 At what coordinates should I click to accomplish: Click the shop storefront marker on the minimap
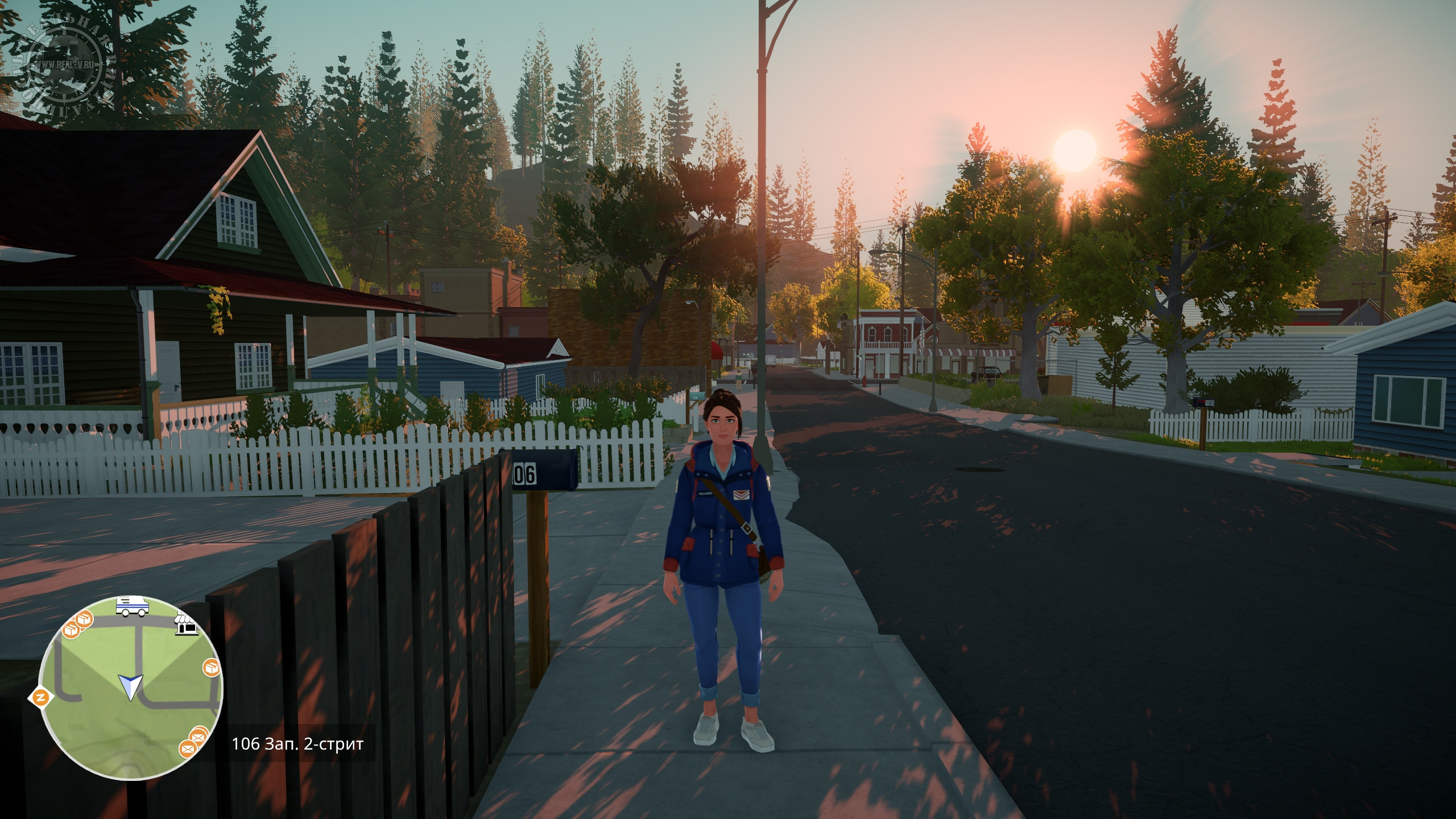tap(188, 624)
